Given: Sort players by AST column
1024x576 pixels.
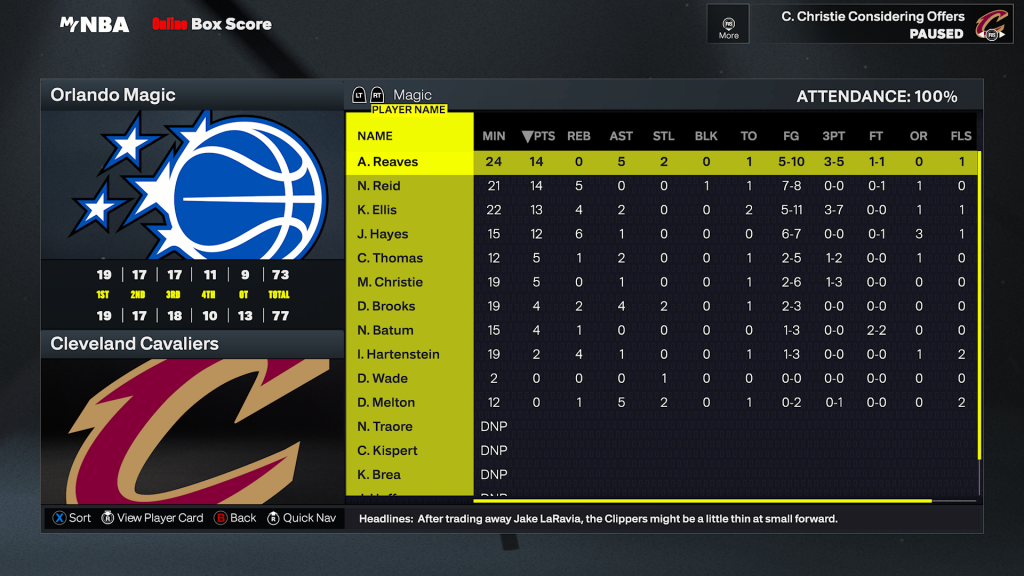Looking at the screenshot, I should (x=621, y=136).
